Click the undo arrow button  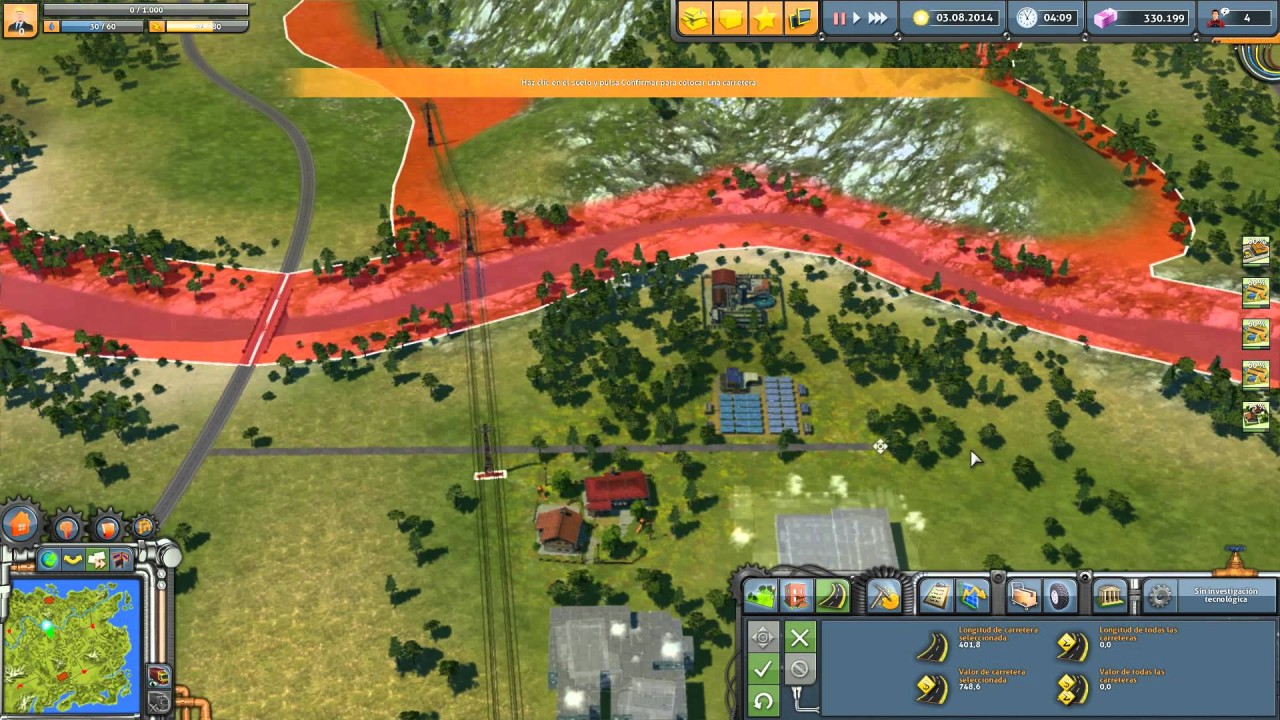click(x=763, y=700)
